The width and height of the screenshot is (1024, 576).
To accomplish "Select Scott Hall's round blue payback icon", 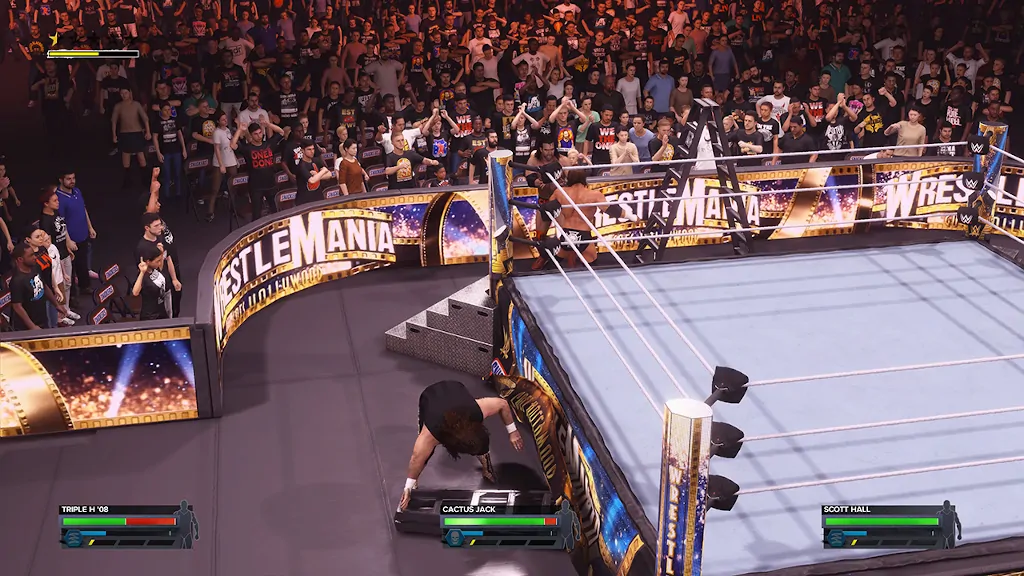I will pos(834,537).
